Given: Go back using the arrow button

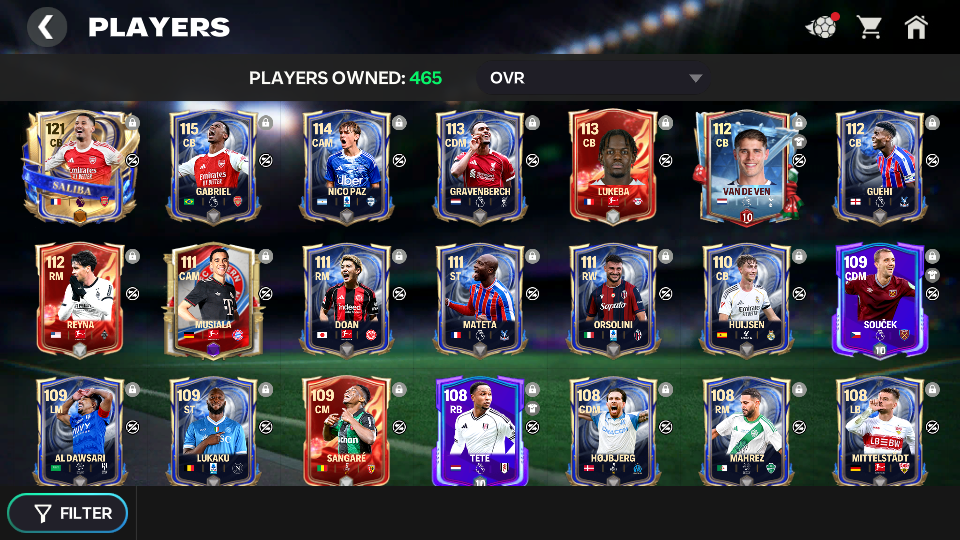Looking at the screenshot, I should 46,27.
